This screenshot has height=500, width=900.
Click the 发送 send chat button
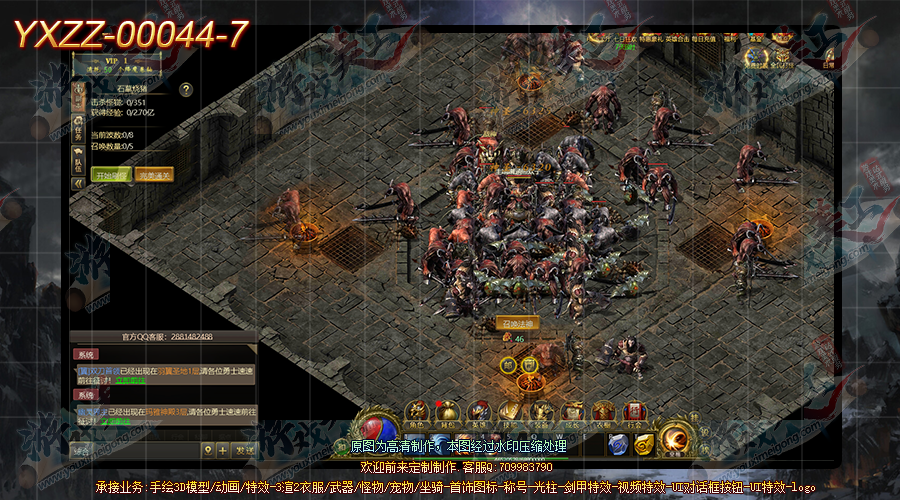[x=244, y=450]
